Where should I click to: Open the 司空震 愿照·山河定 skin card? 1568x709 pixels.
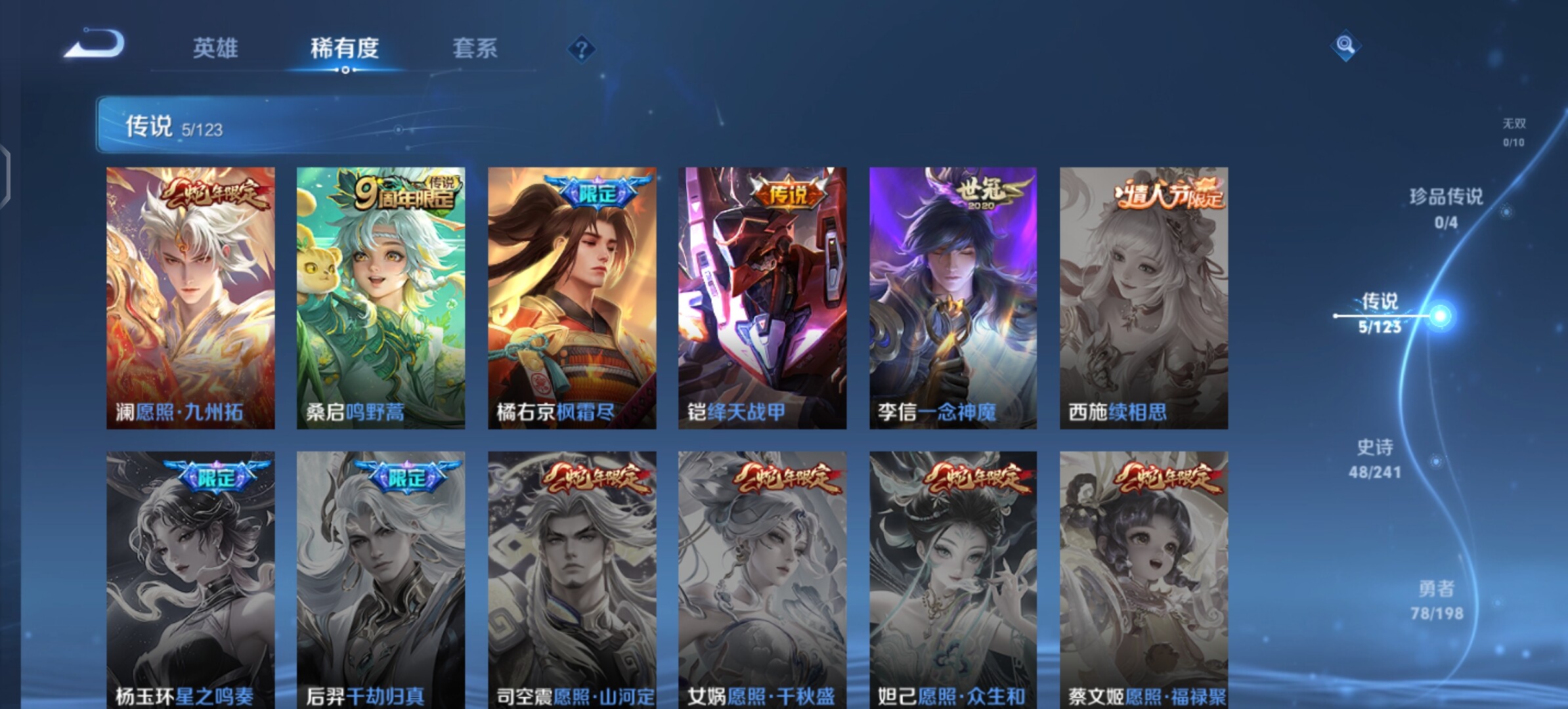click(572, 579)
